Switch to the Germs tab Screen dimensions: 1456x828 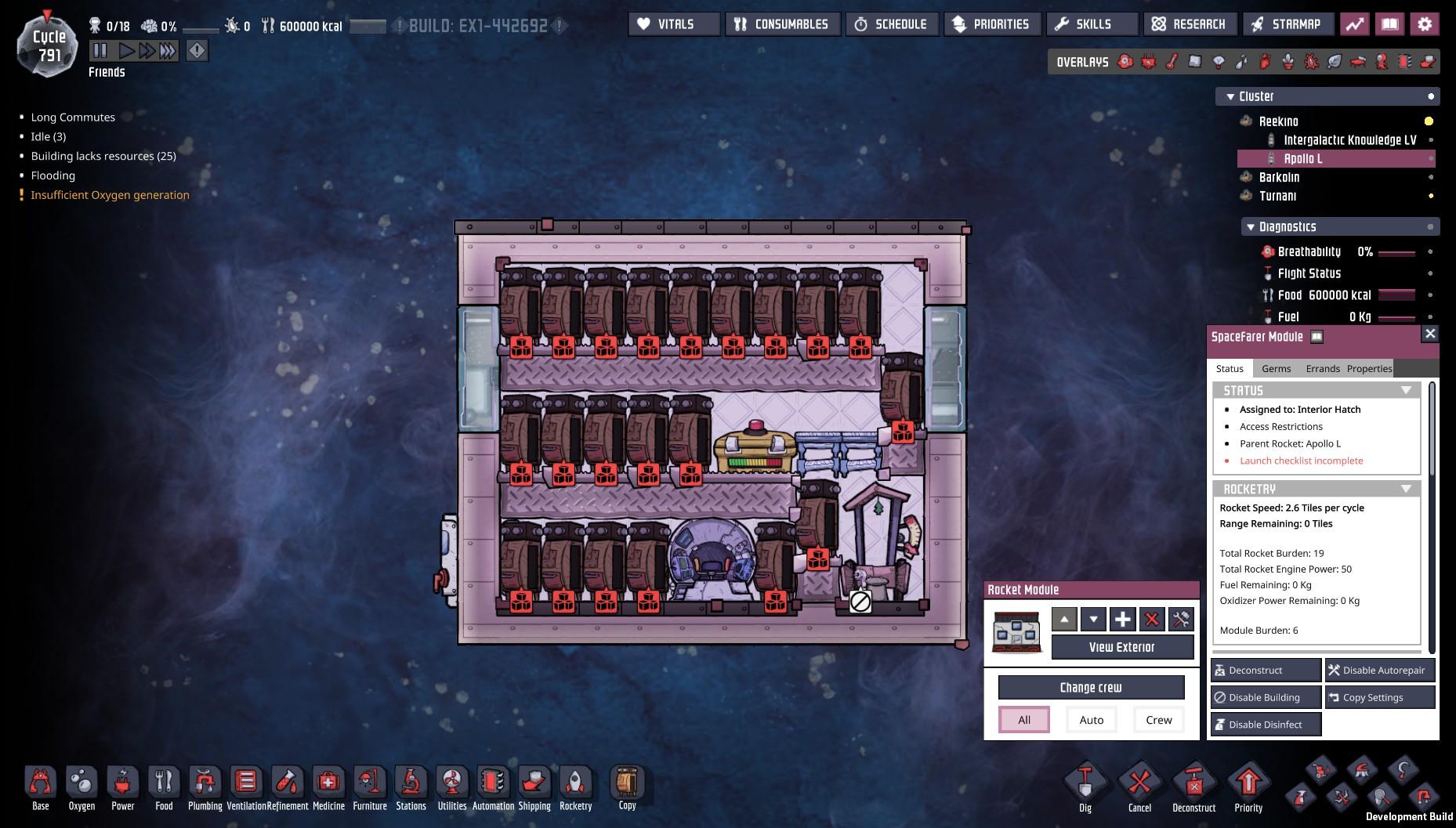click(1276, 369)
